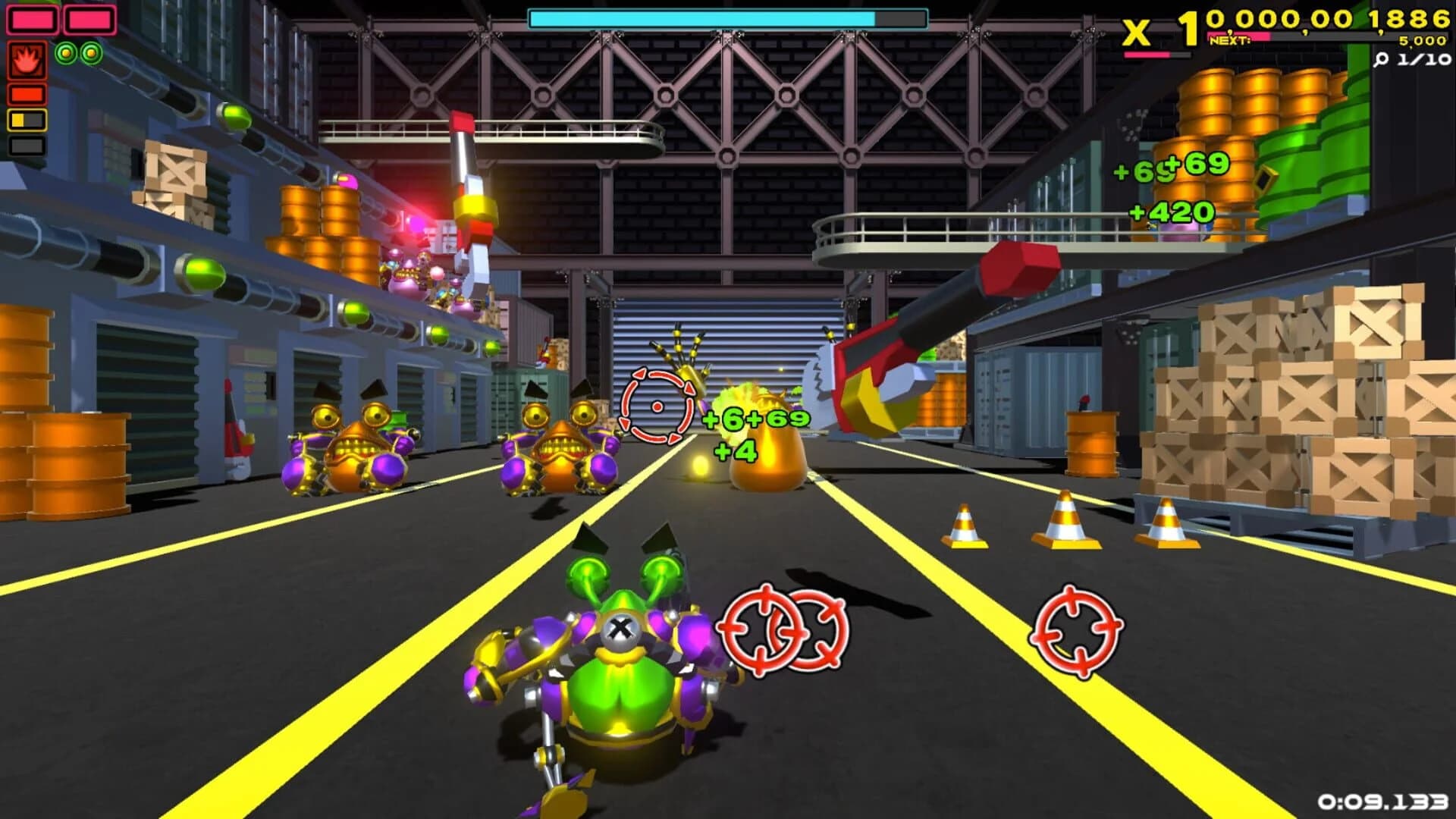Click the yellow charge meter bar
Viewport: 1456px width, 819px height.
click(27, 119)
